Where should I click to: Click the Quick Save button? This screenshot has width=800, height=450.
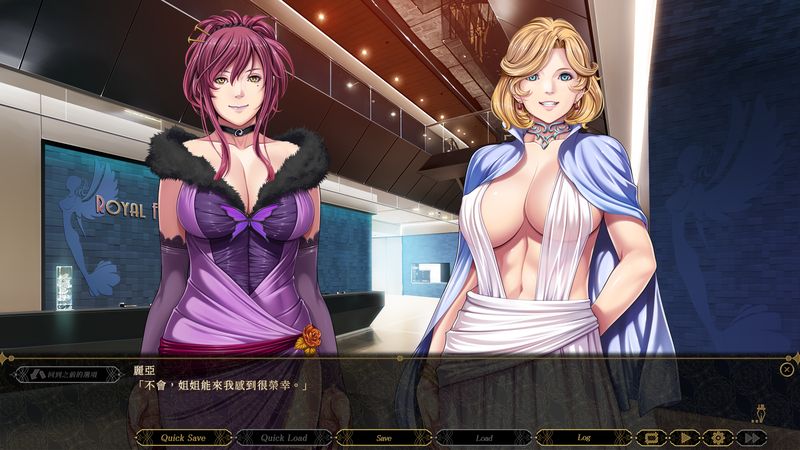click(x=183, y=437)
